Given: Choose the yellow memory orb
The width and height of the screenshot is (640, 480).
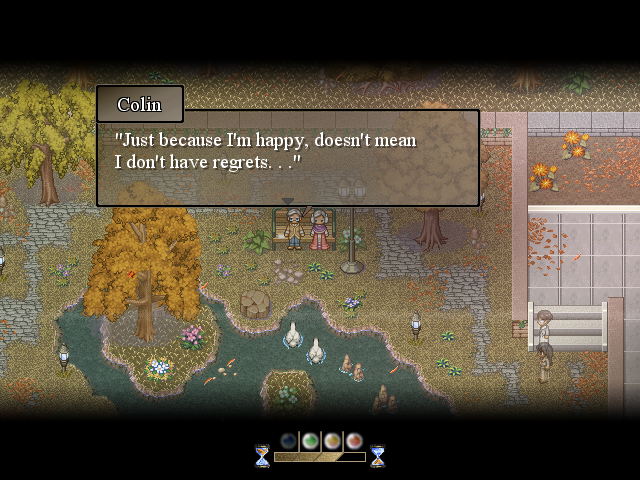Looking at the screenshot, I should click(332, 440).
